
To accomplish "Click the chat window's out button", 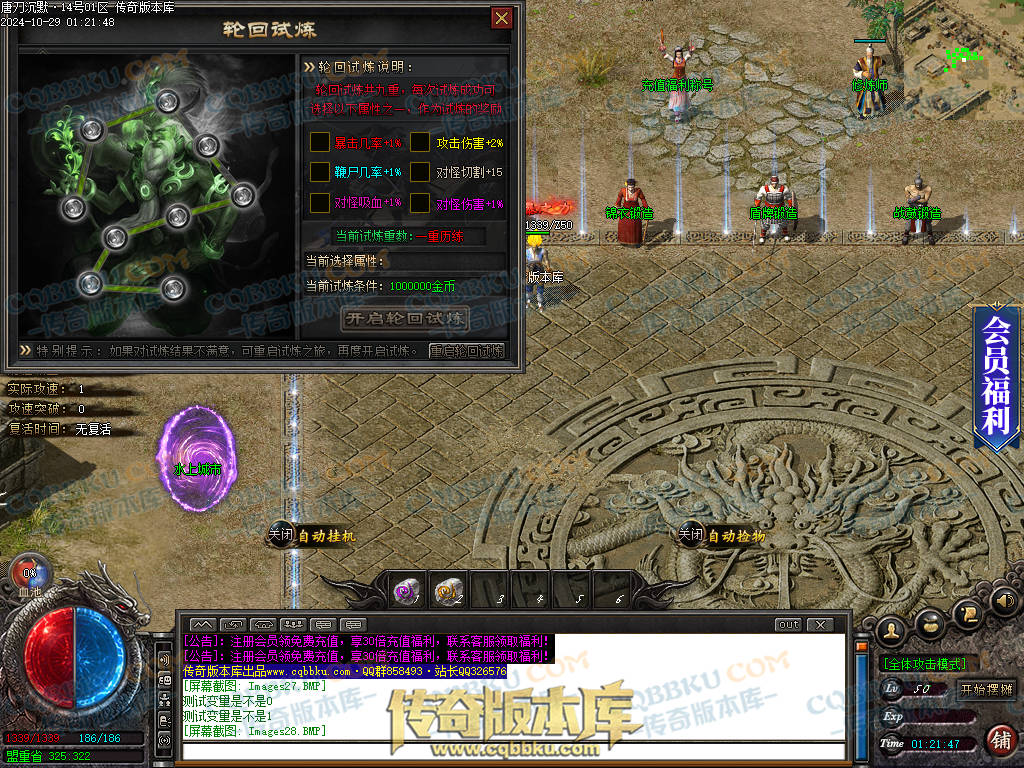I will 788,625.
